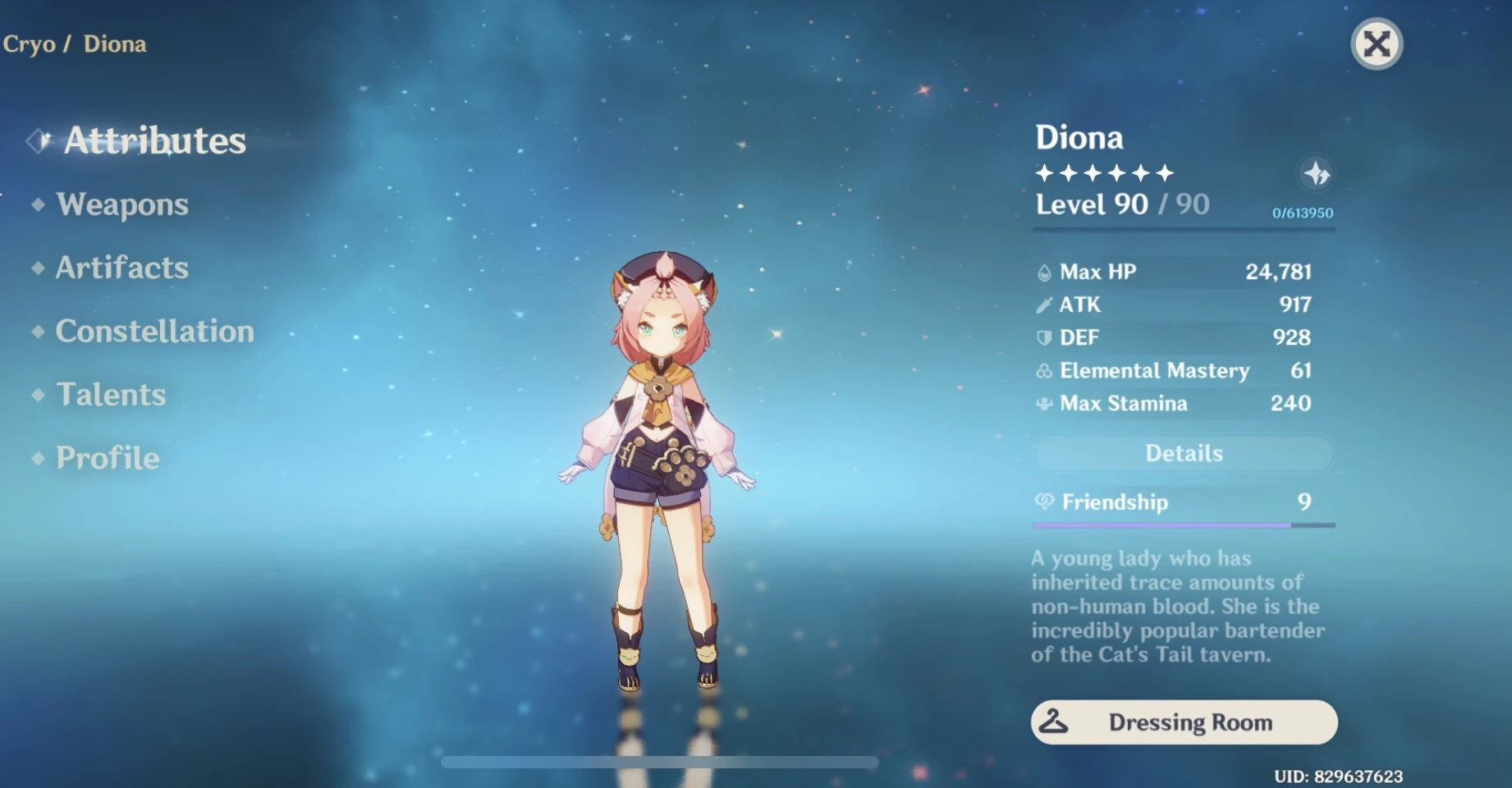
Task: Enter the Dressing Room
Action: [x=1183, y=722]
